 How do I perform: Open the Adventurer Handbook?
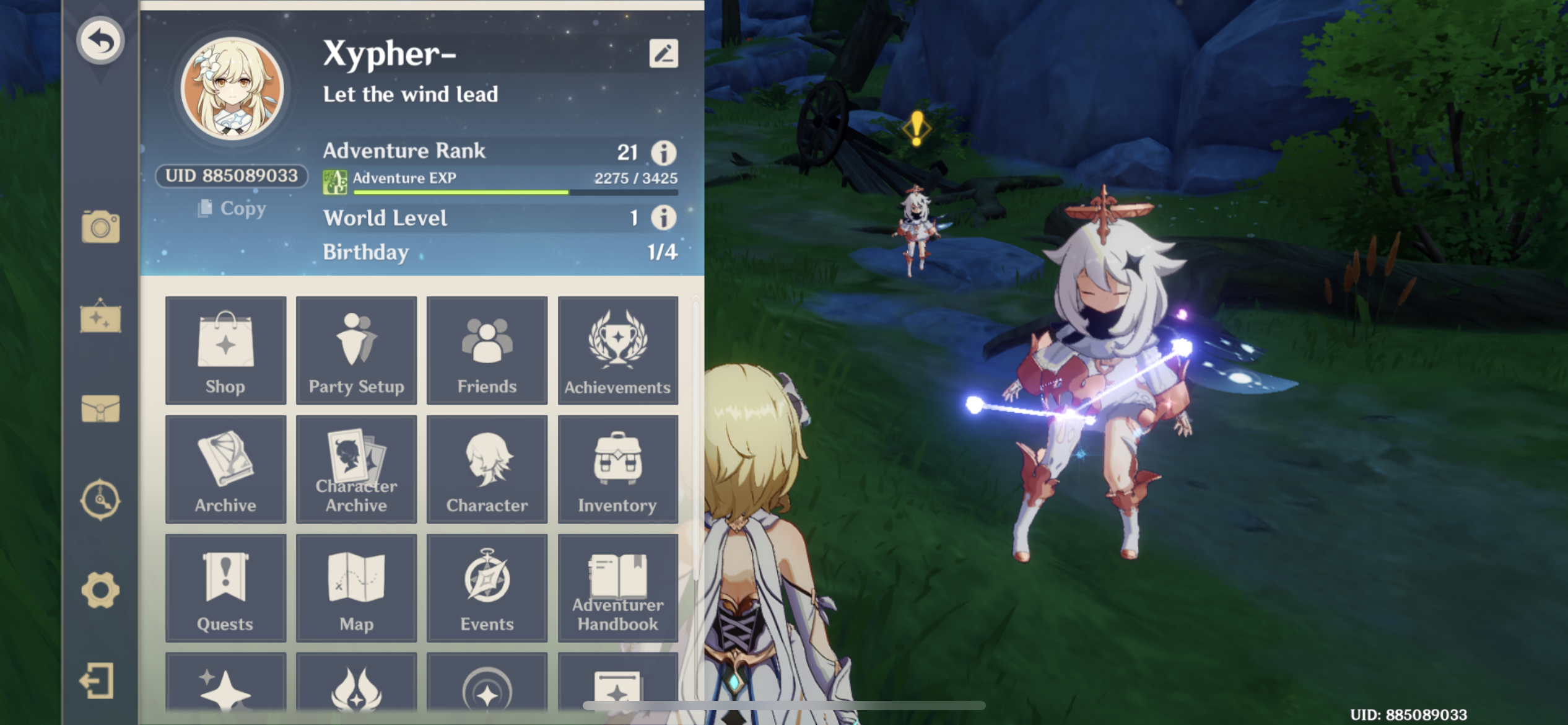click(617, 587)
